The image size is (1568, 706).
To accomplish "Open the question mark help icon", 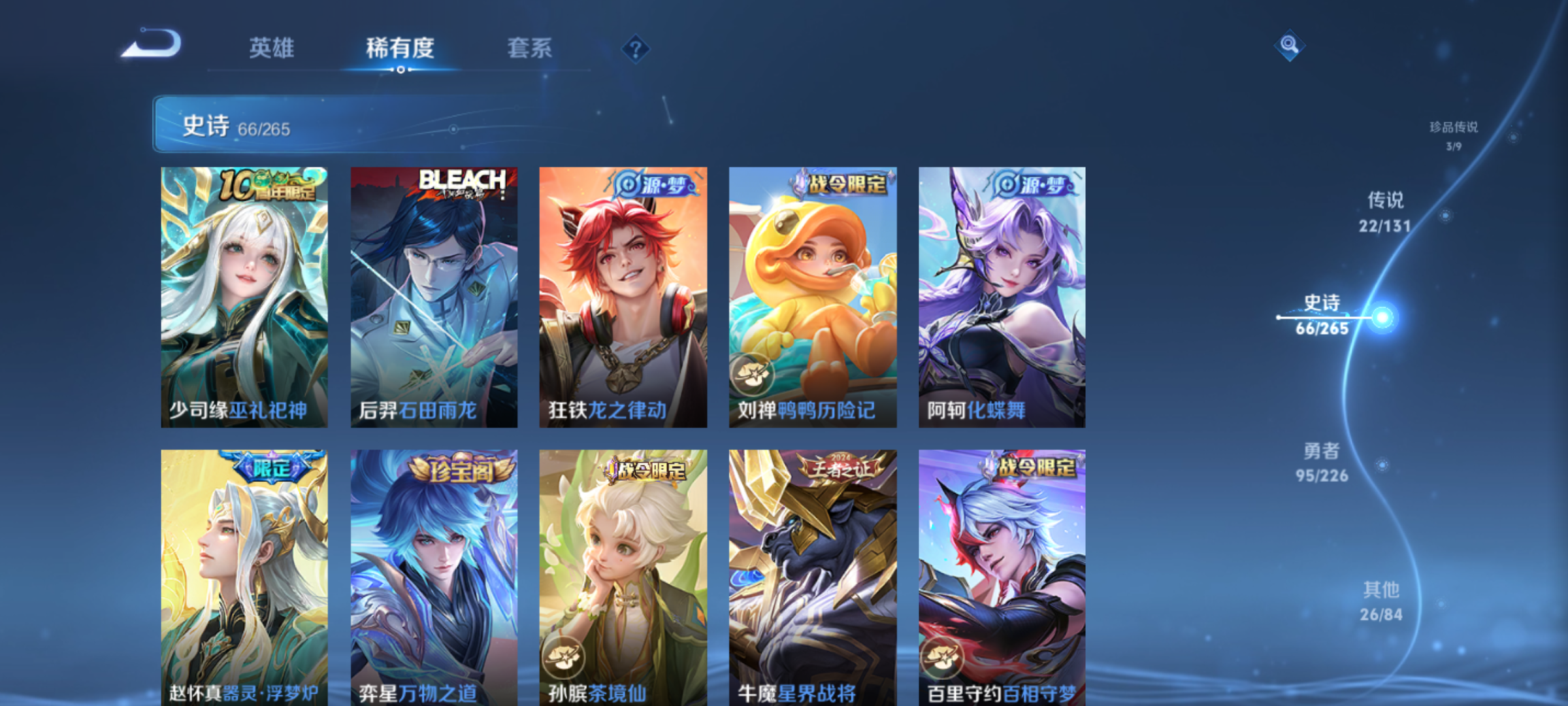I will click(x=635, y=49).
